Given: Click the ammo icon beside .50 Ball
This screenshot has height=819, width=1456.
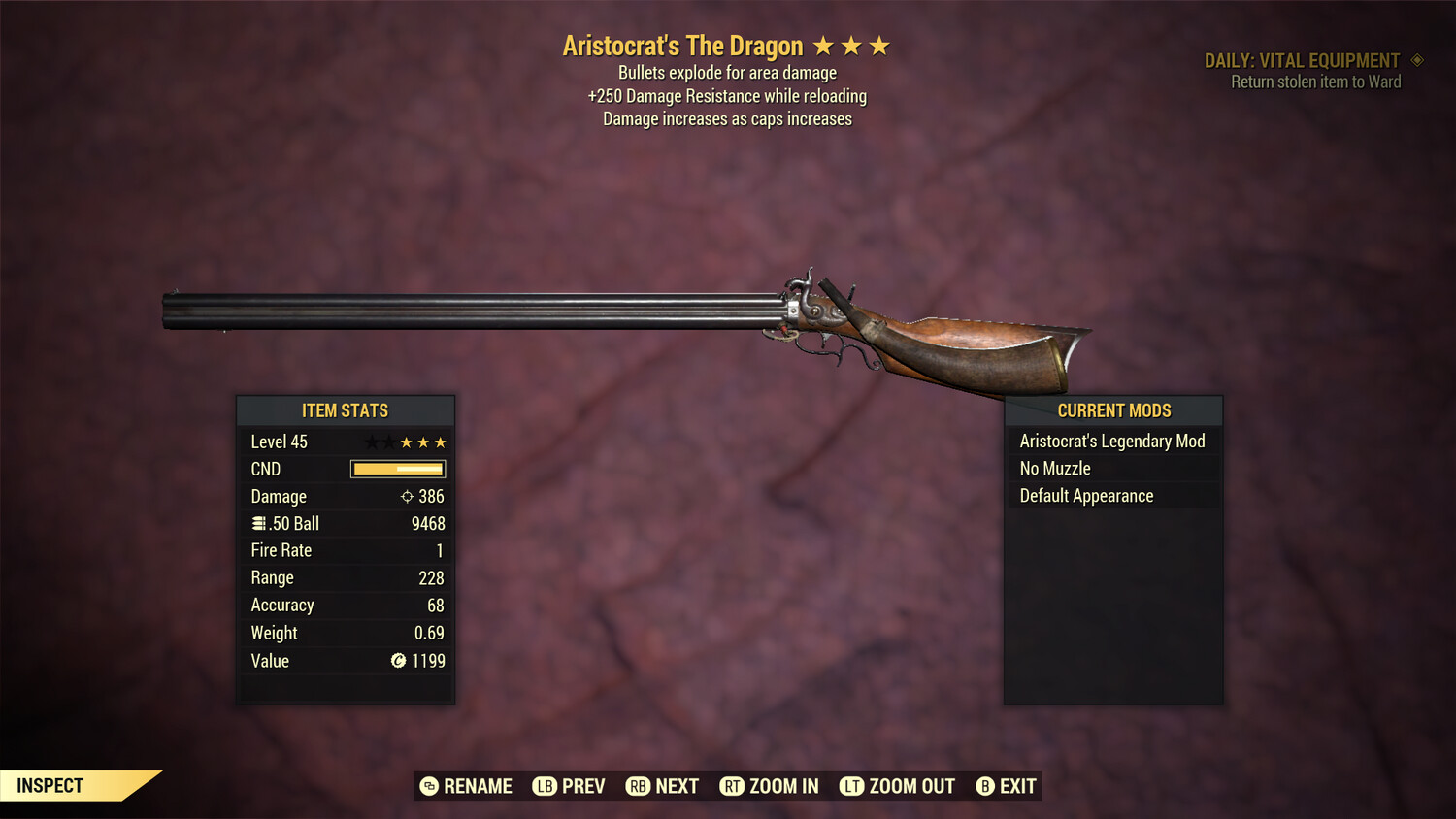Looking at the screenshot, I should [259, 523].
